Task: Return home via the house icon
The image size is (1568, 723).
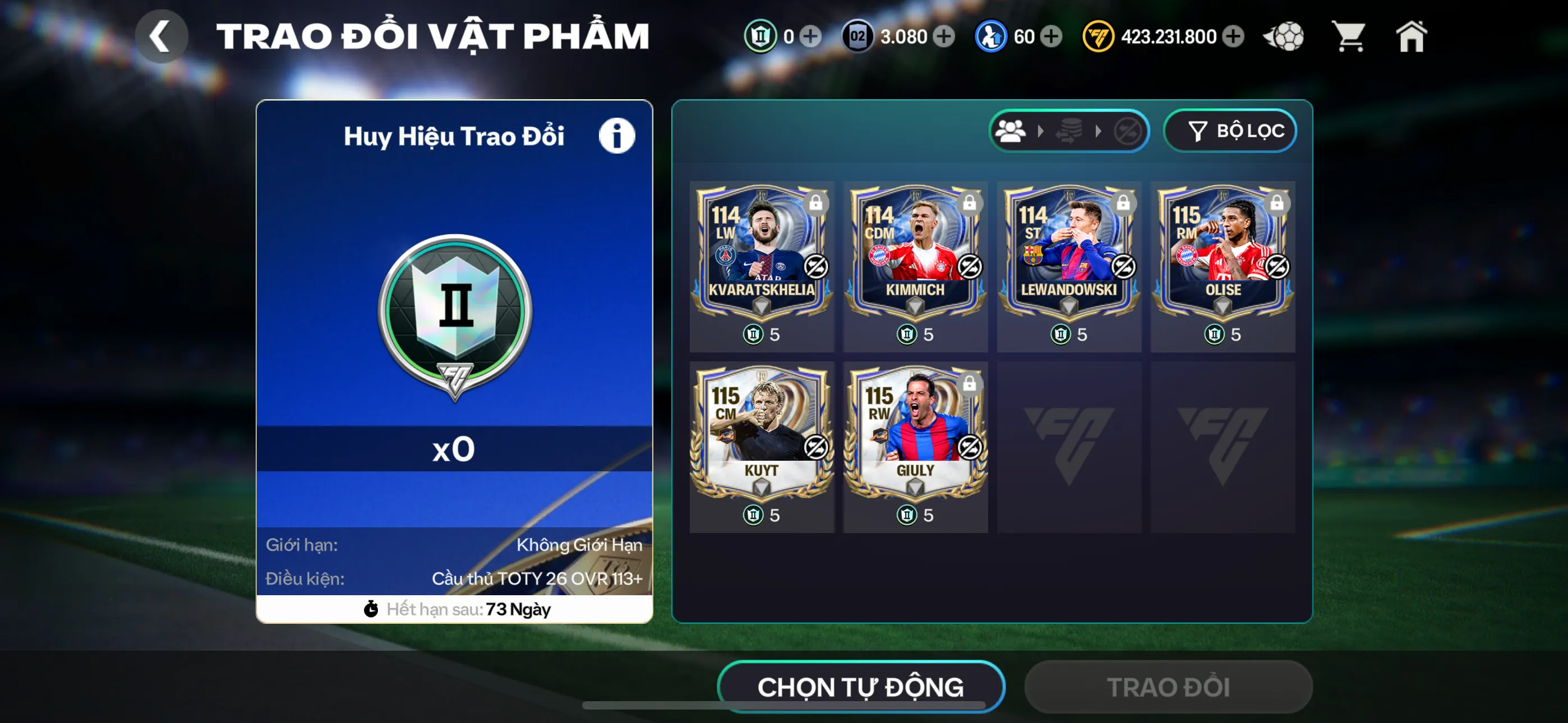Action: [1412, 36]
